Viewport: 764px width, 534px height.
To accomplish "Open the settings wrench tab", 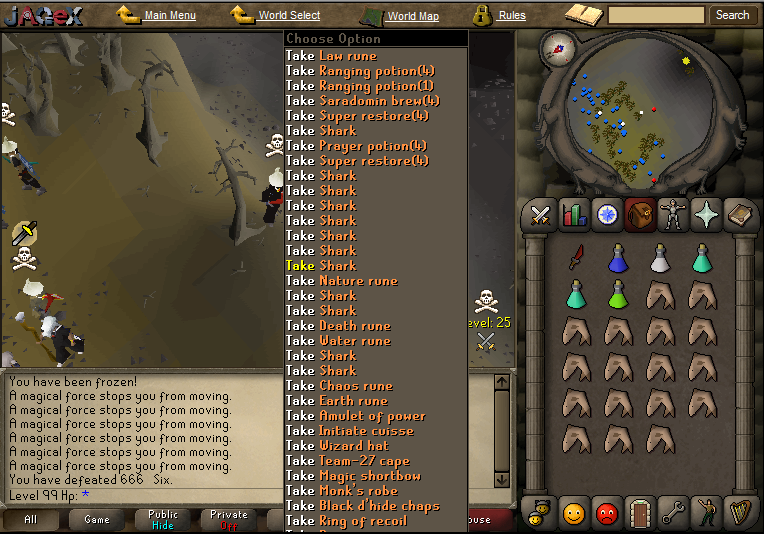I will 673,513.
